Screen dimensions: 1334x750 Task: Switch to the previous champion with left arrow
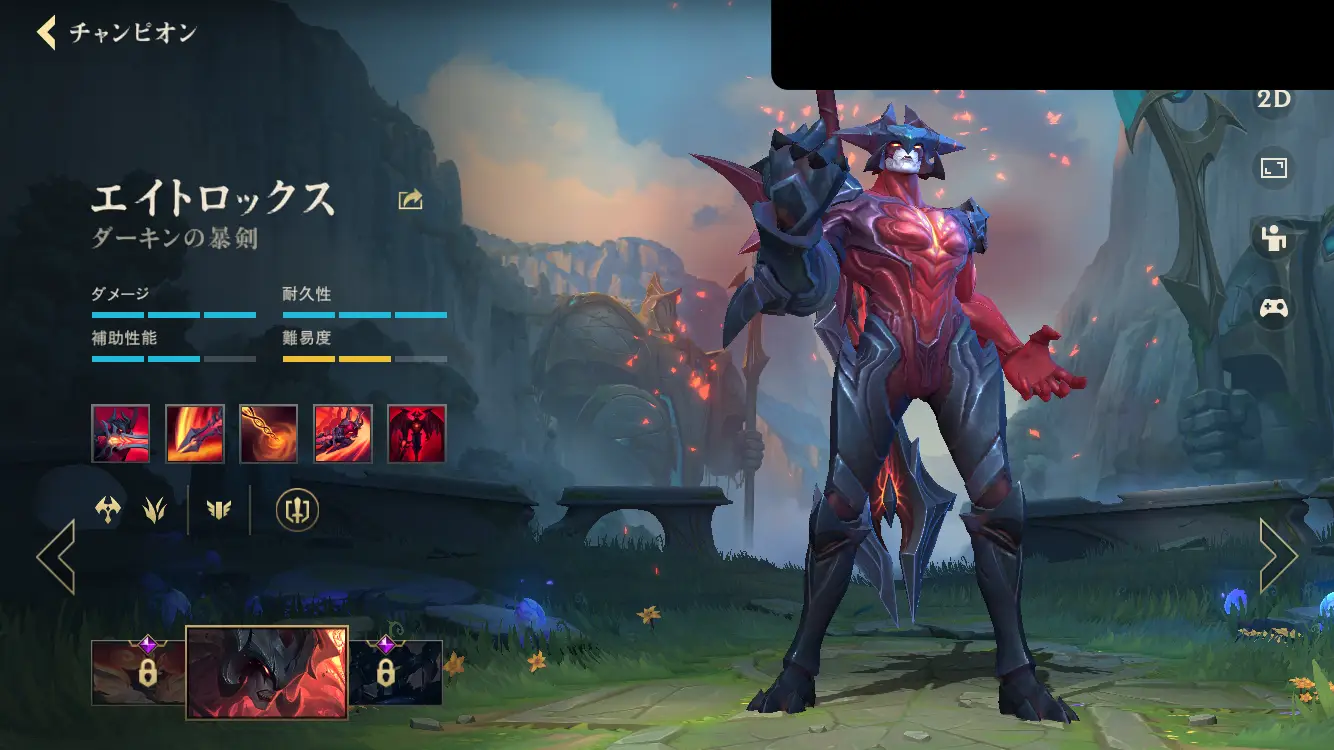click(56, 557)
